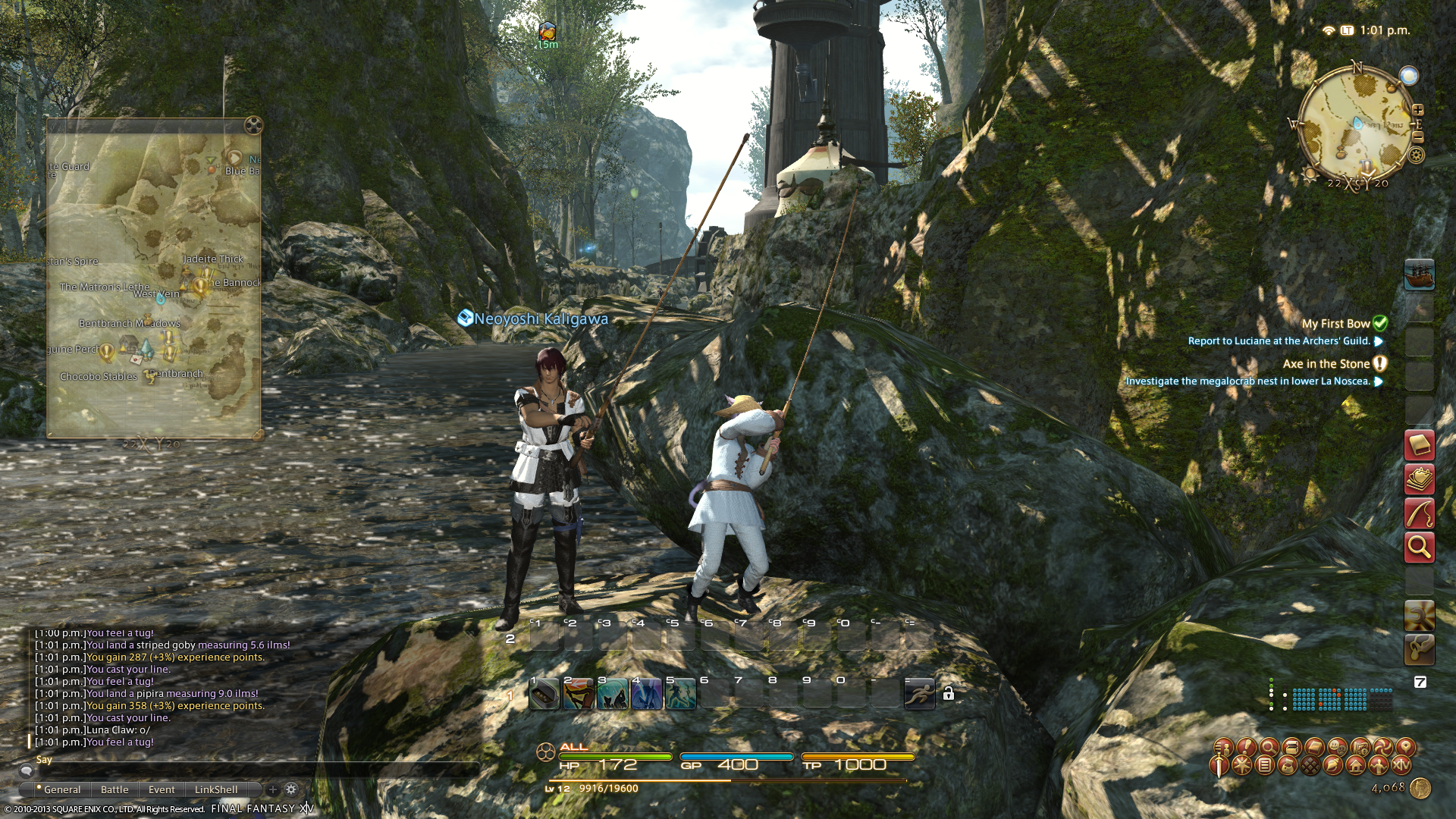Select the My First Bow quest

click(x=1335, y=324)
